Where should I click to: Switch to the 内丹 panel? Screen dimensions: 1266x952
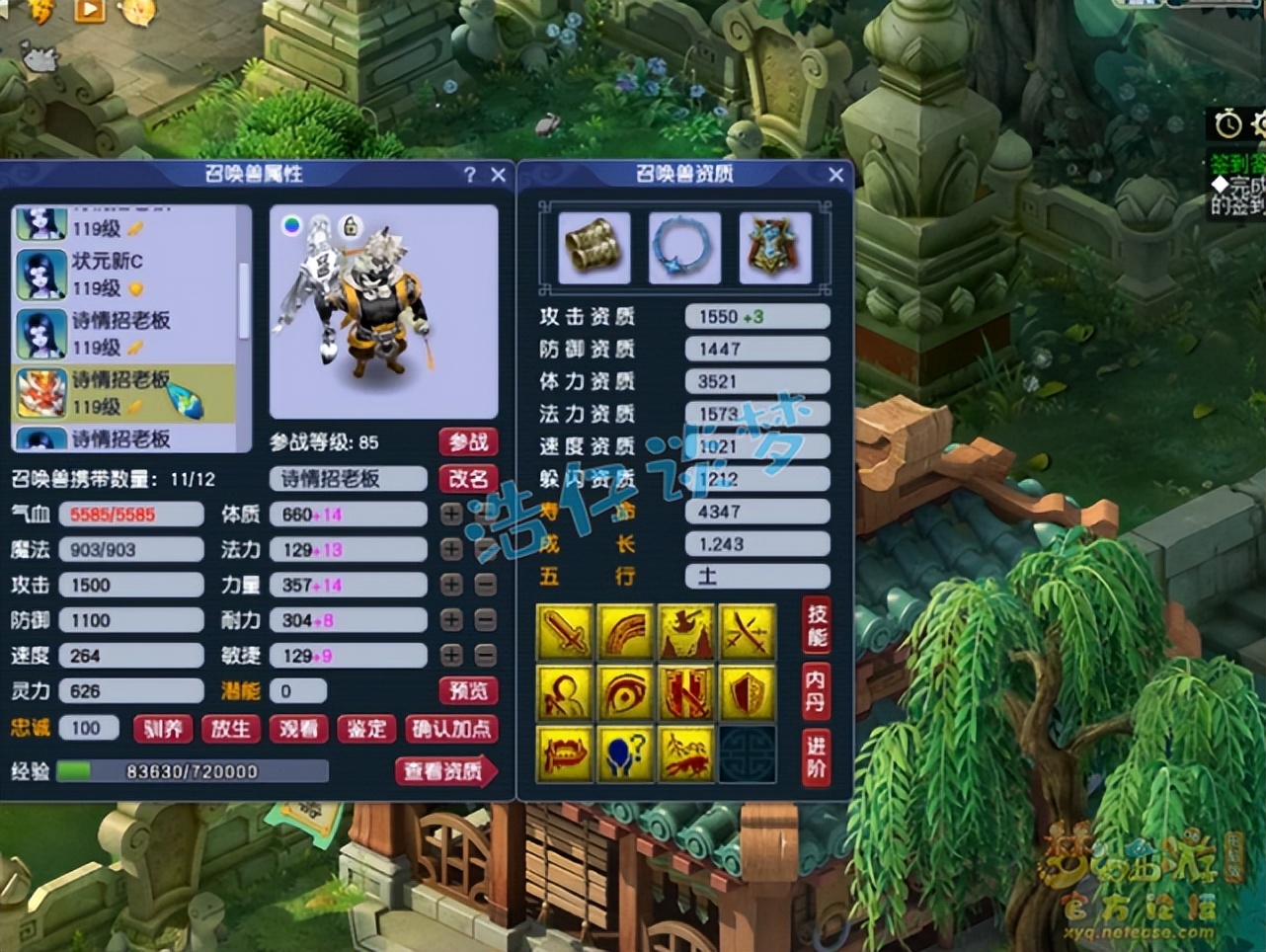[816, 691]
